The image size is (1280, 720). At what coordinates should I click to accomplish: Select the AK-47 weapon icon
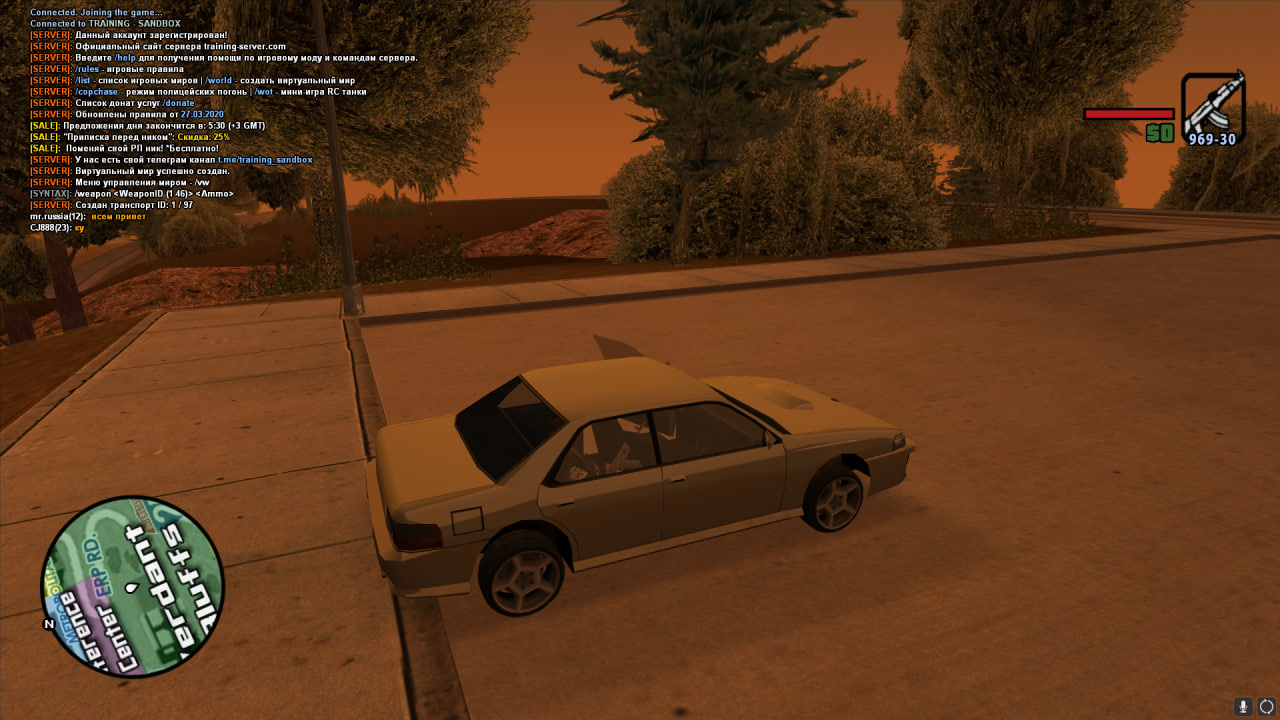coord(1212,105)
